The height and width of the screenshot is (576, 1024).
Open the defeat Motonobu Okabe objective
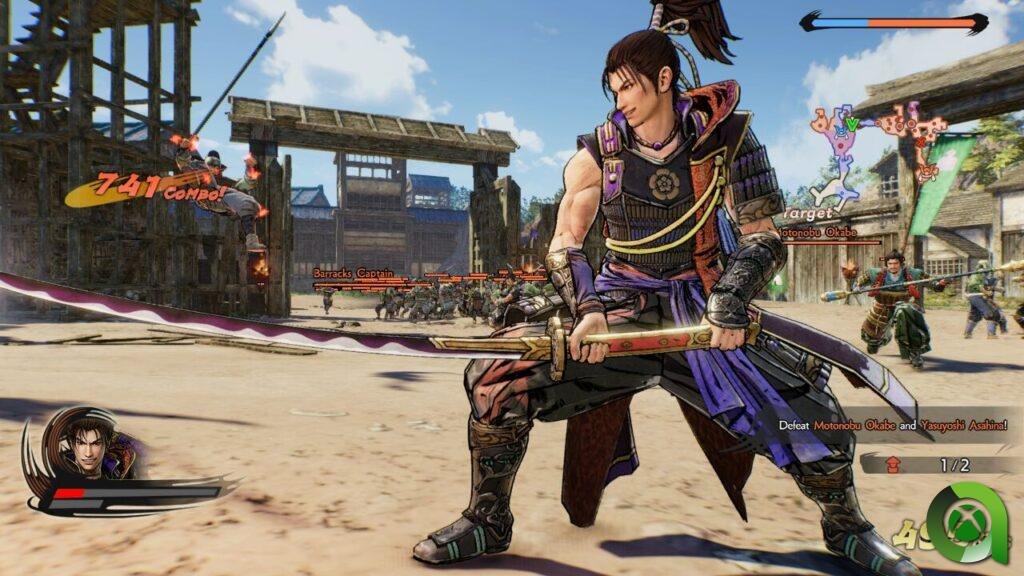click(x=893, y=425)
